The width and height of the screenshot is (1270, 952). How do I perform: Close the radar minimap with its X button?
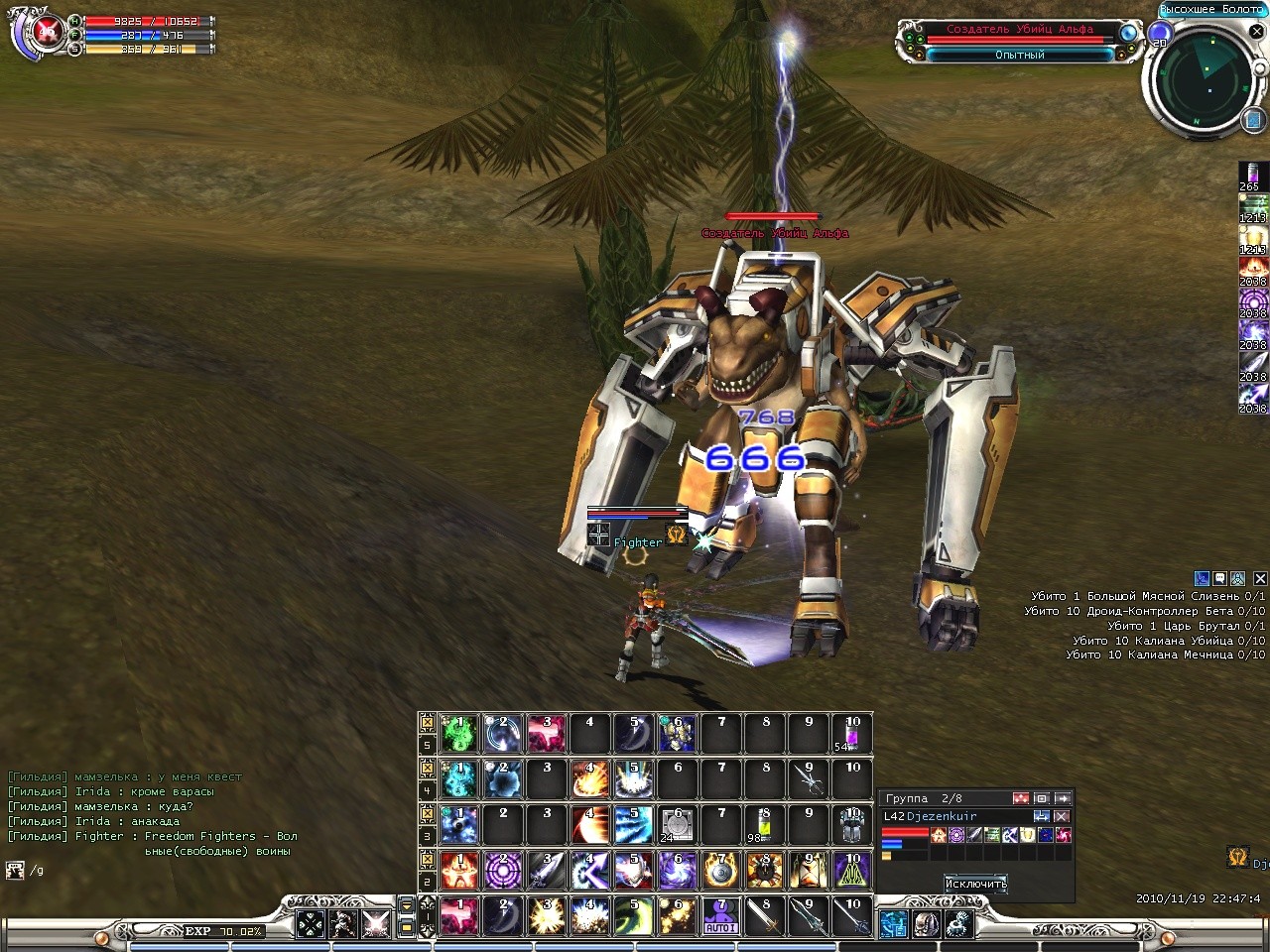pos(1256,33)
